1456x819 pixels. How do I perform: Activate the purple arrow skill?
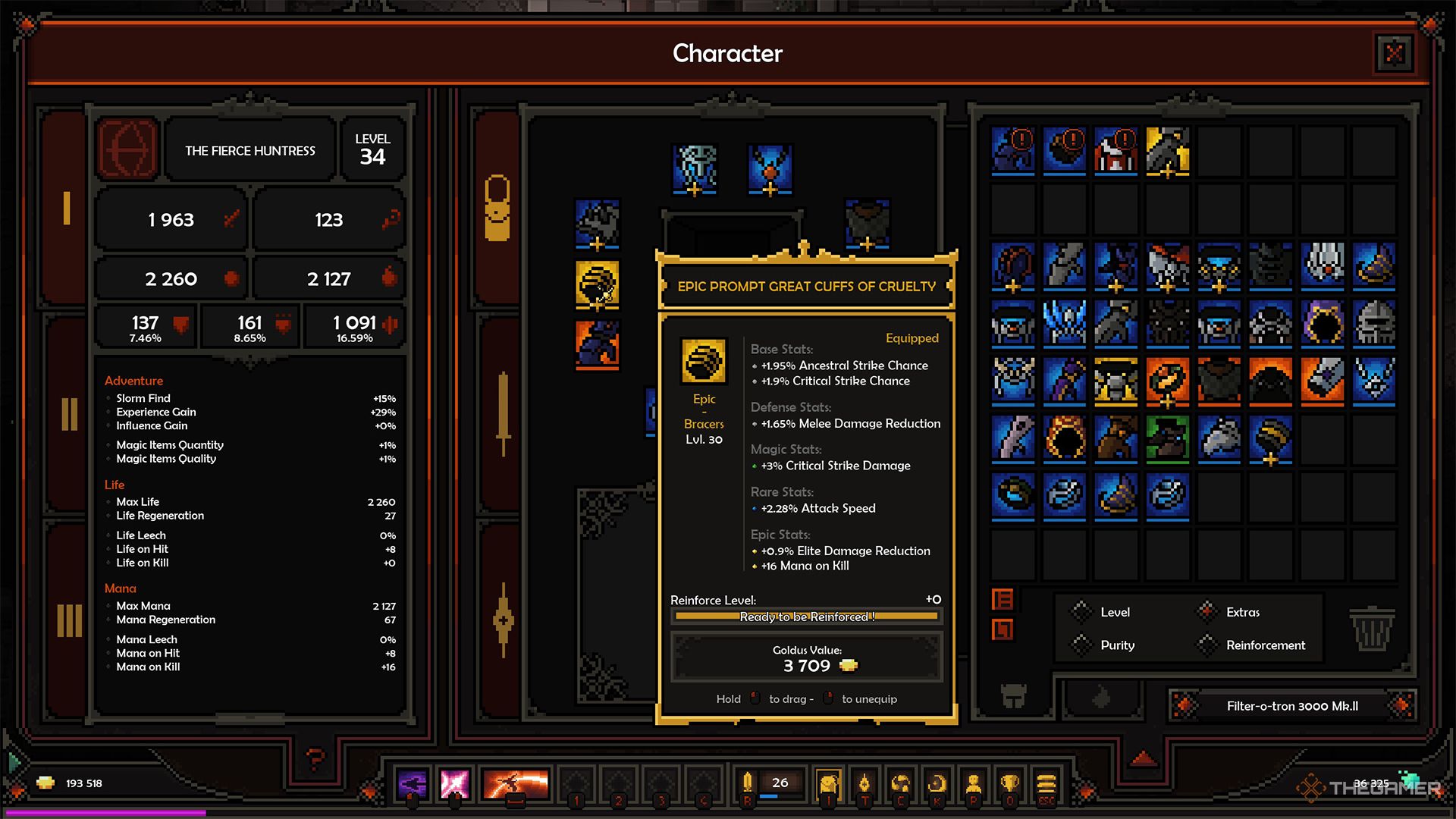click(413, 783)
